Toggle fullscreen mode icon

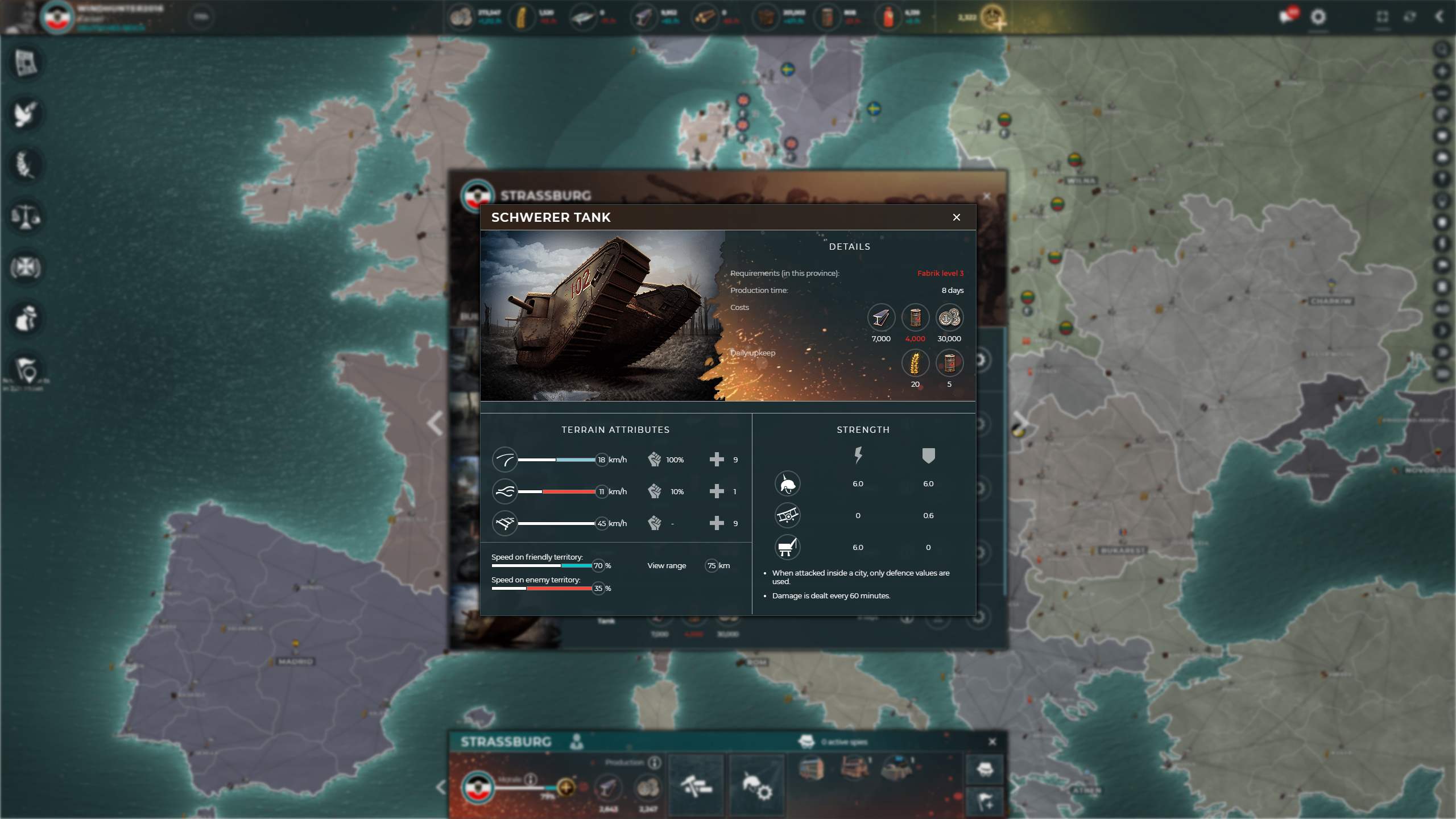[1383, 17]
